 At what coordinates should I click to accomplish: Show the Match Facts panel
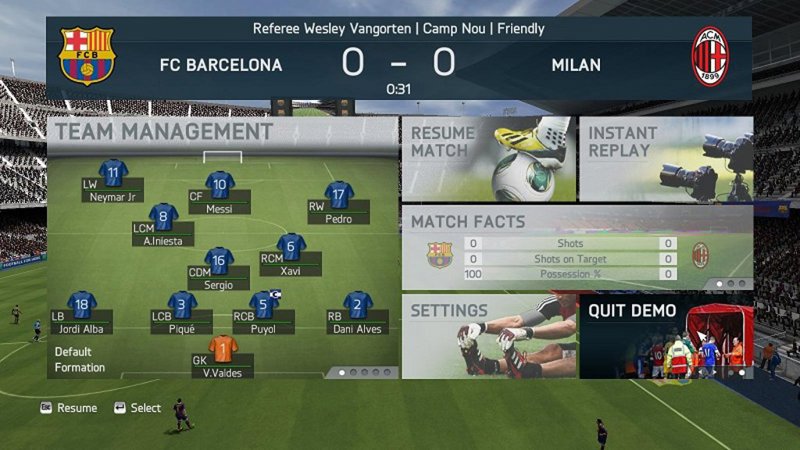coord(576,247)
